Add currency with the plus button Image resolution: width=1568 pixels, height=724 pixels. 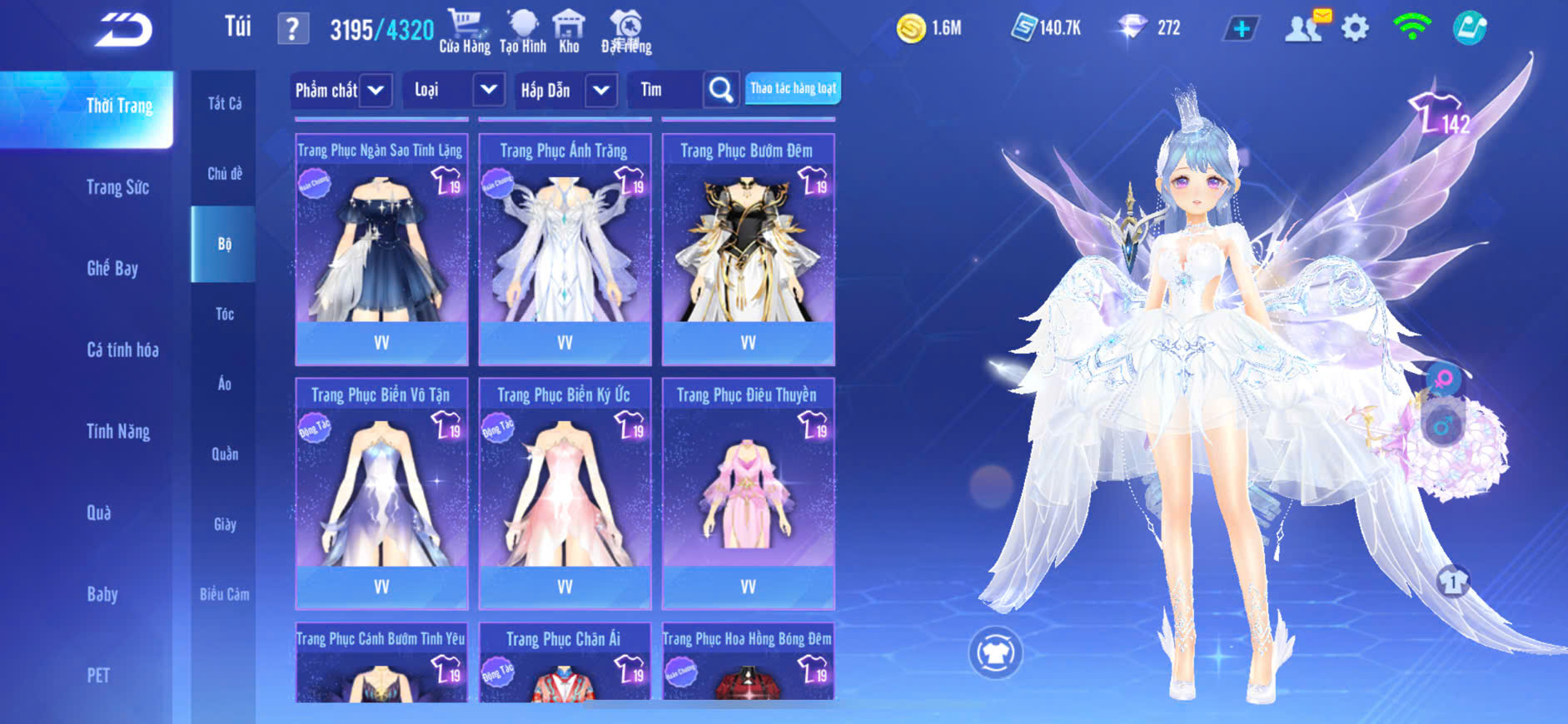tap(1241, 29)
